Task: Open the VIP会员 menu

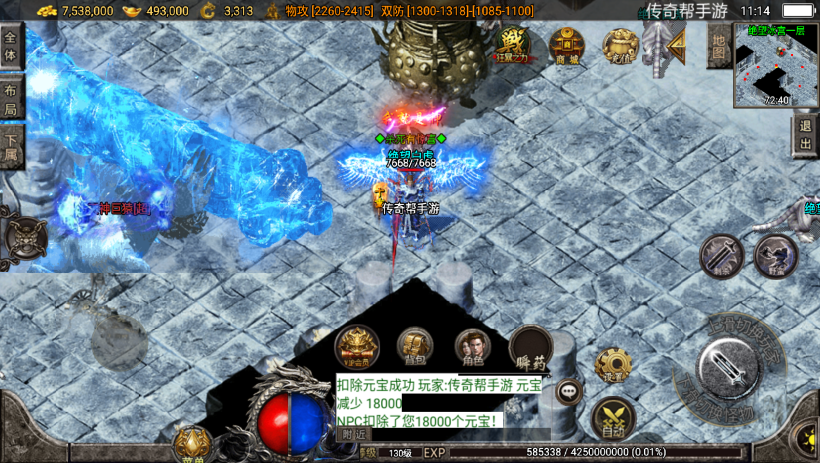Action: point(357,348)
